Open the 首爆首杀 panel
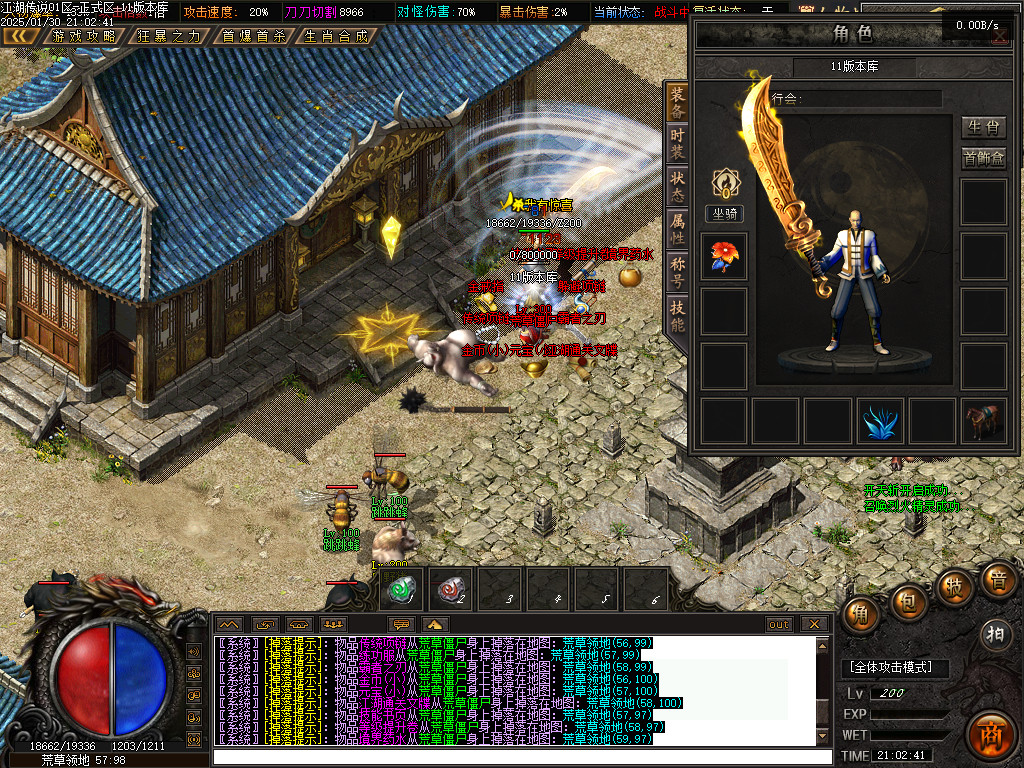 point(253,36)
